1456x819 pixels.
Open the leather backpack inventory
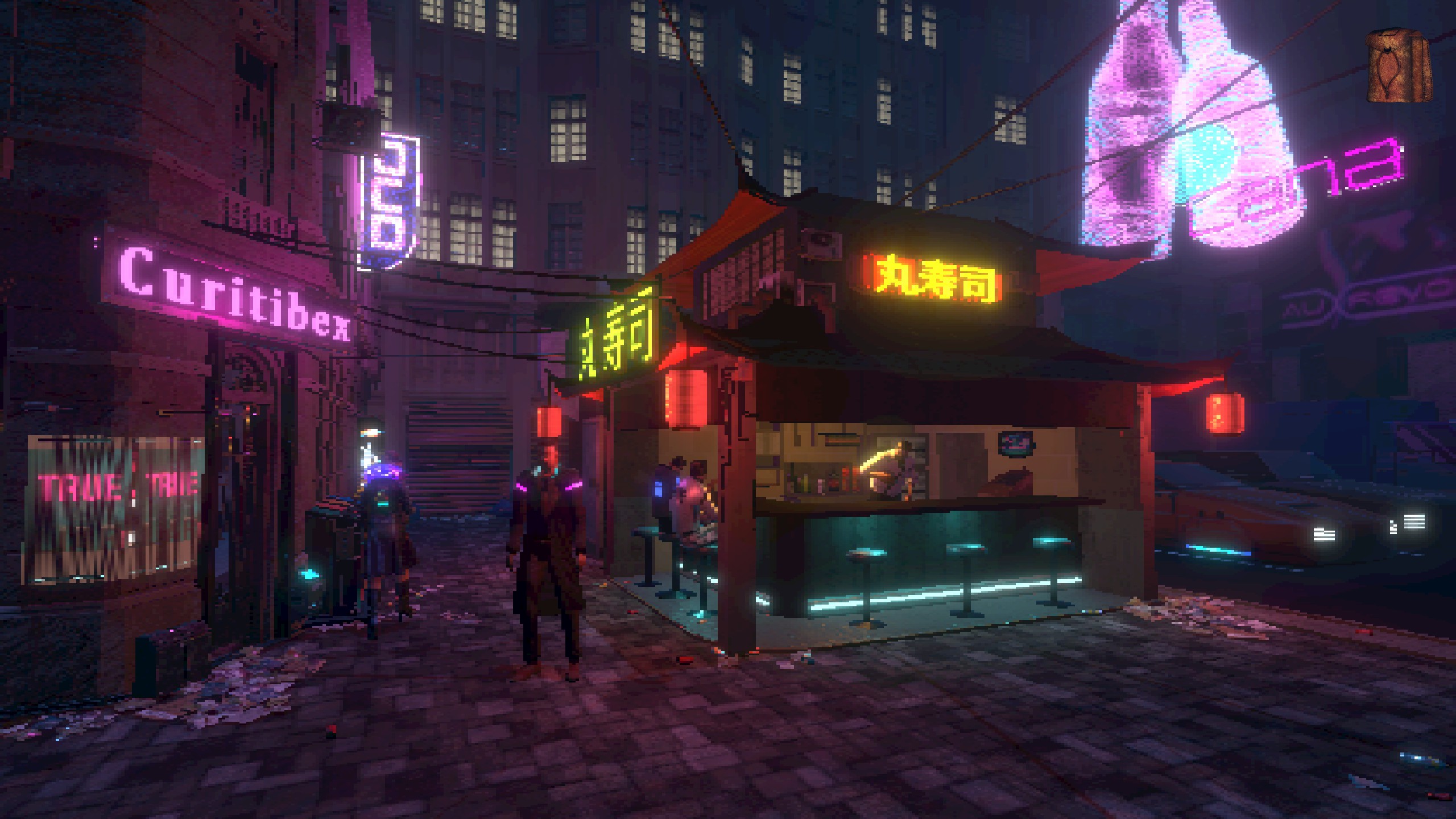1397,67
